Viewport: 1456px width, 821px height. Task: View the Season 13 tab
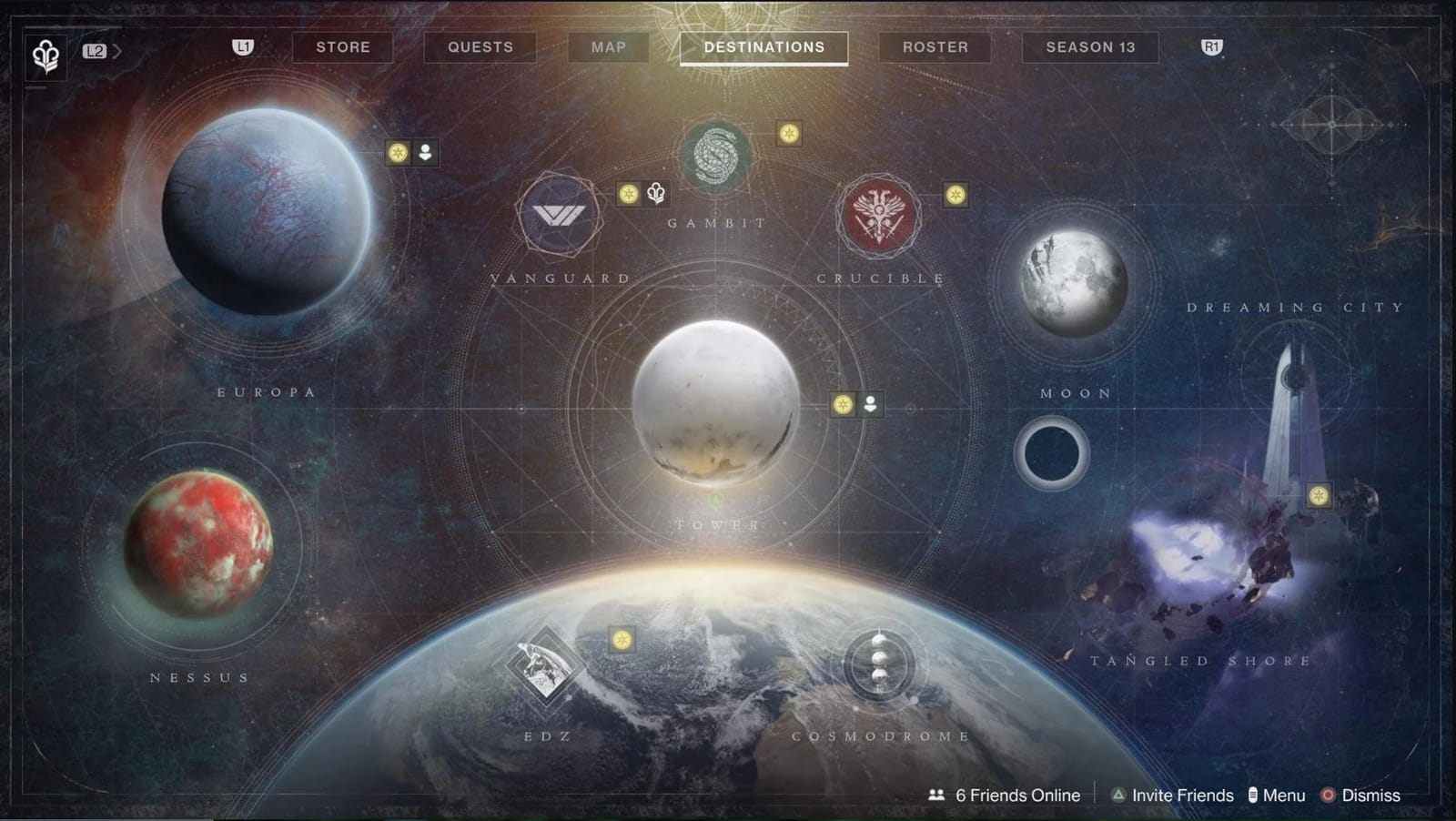(1089, 47)
